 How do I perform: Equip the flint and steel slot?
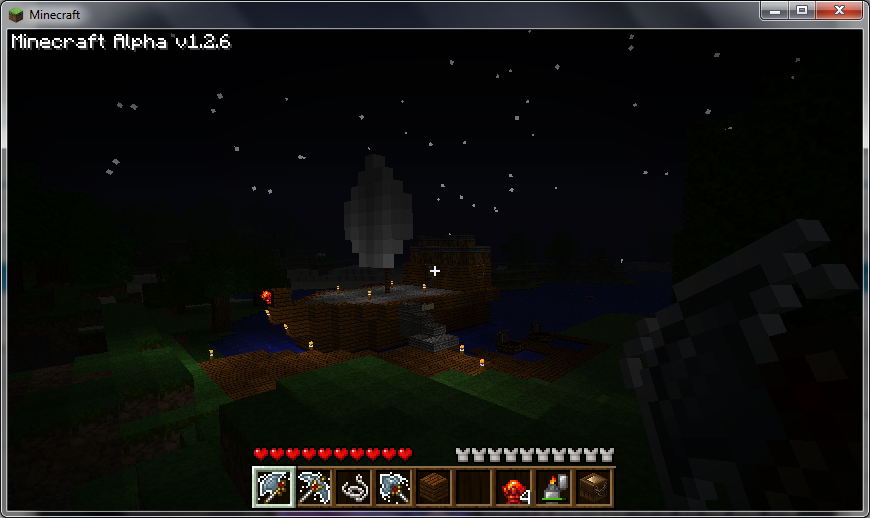click(x=553, y=488)
